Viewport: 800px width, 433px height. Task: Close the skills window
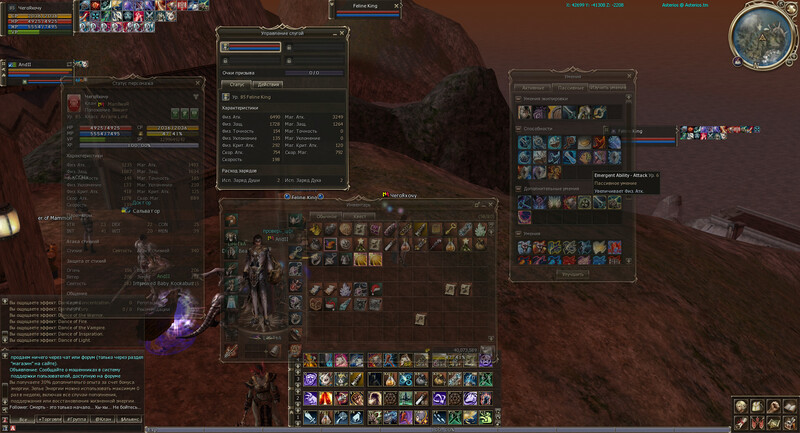click(x=630, y=75)
